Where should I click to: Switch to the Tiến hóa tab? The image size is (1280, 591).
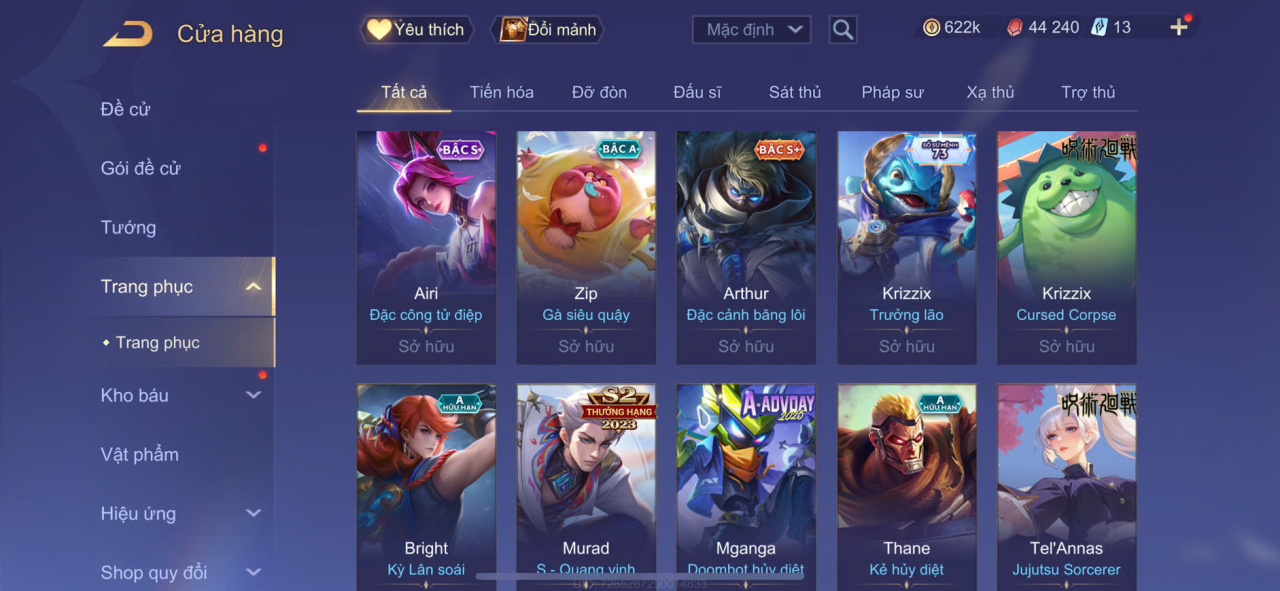501,92
